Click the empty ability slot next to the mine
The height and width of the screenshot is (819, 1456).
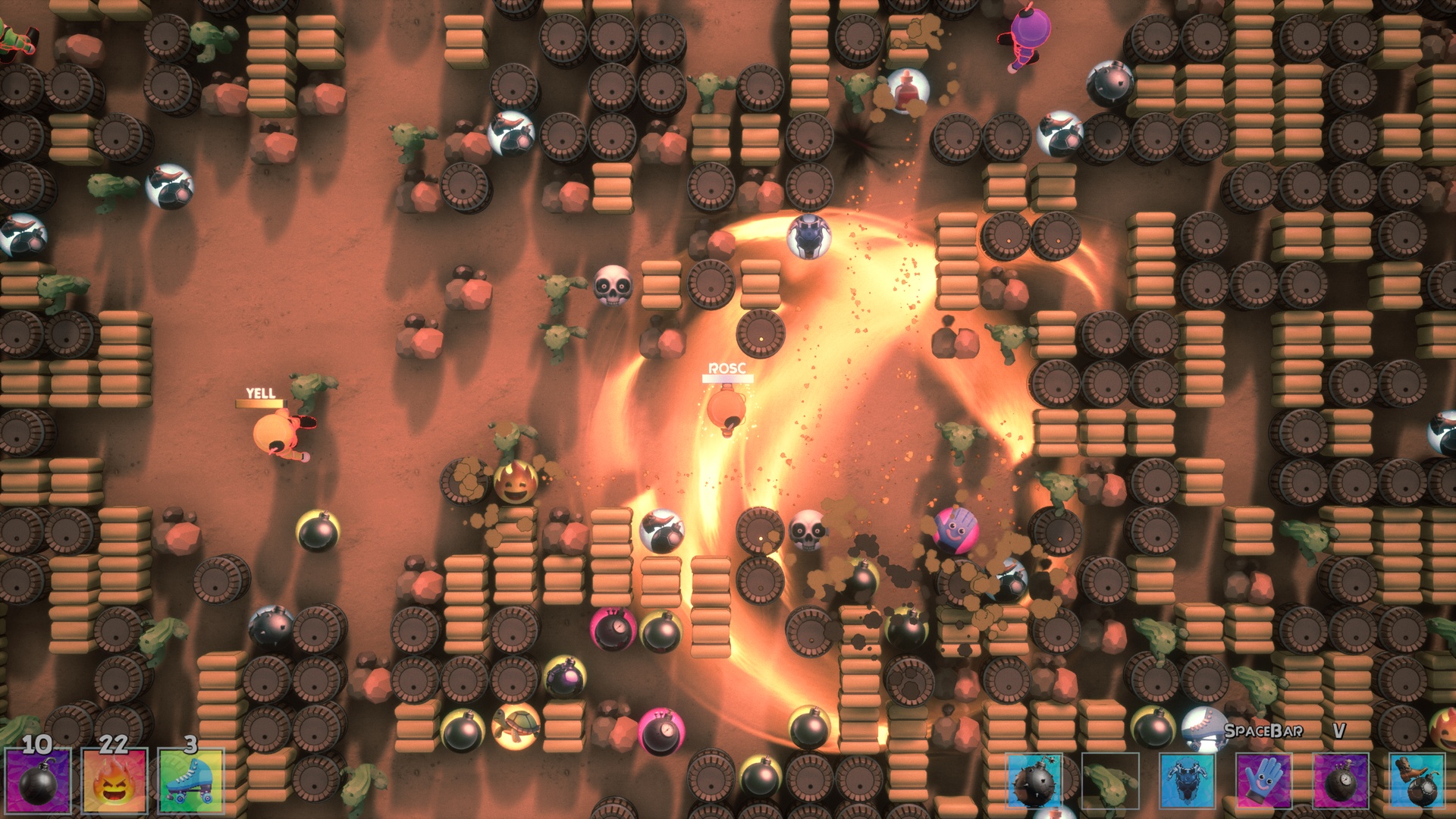tap(1110, 781)
